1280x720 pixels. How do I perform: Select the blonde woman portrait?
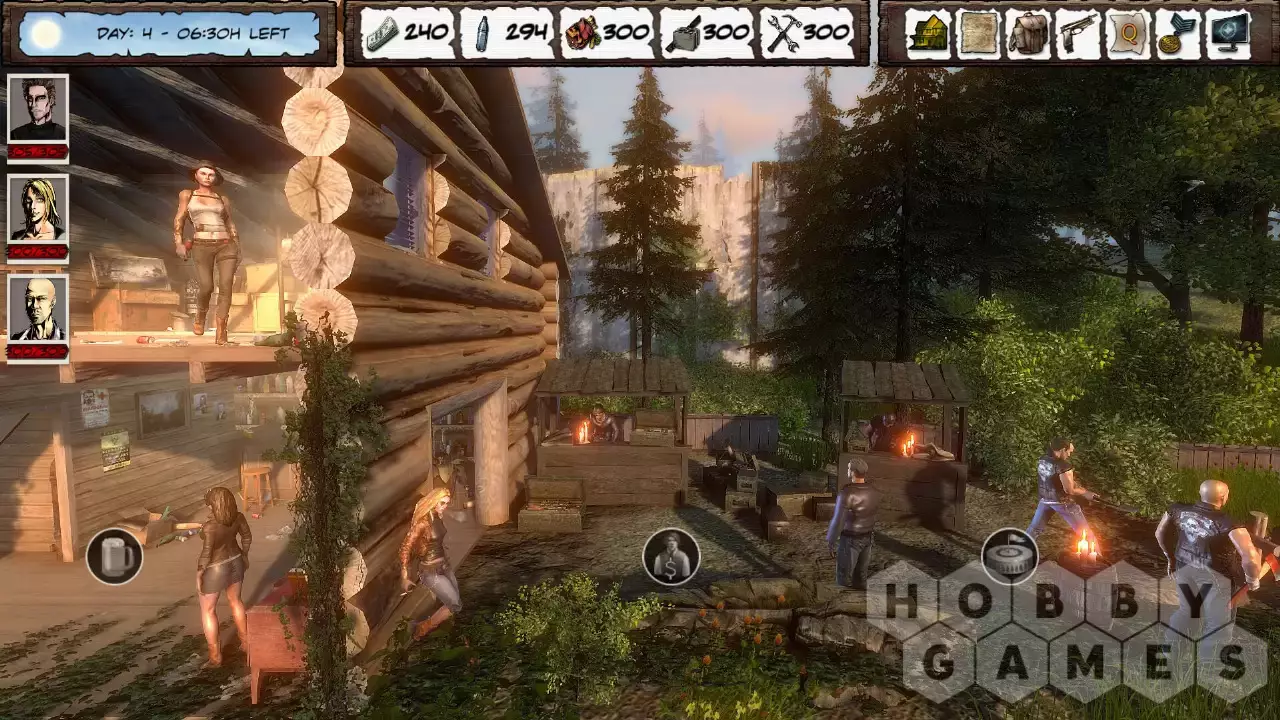(x=38, y=209)
